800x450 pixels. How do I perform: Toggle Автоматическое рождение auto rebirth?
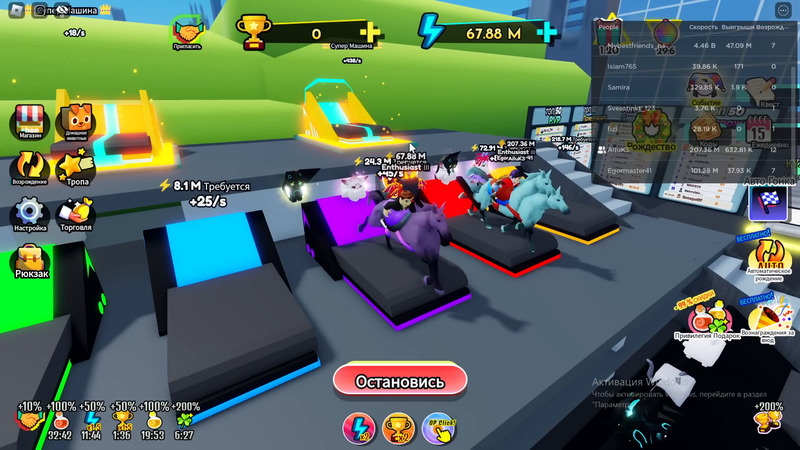click(769, 257)
